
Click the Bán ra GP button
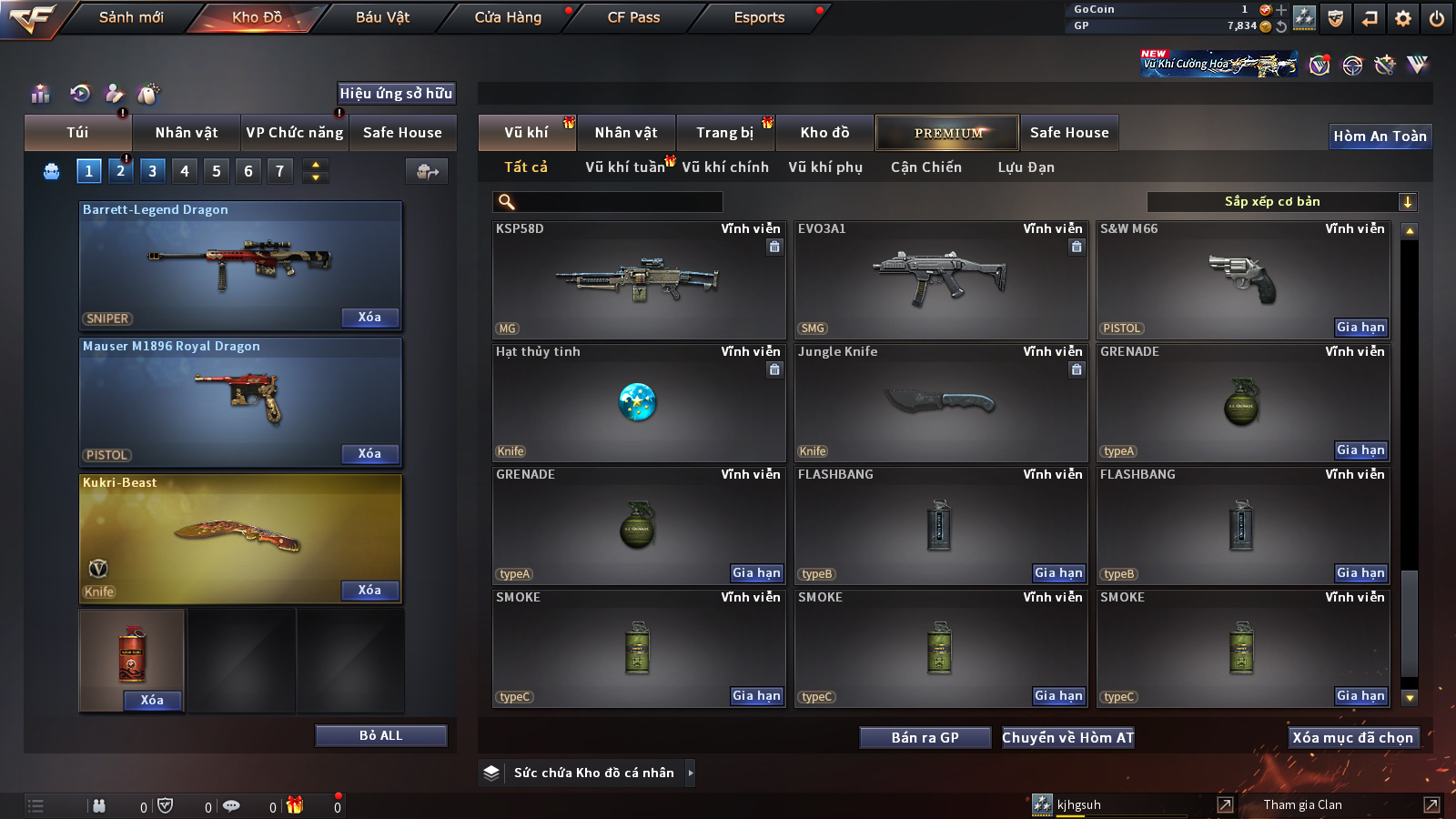925,737
